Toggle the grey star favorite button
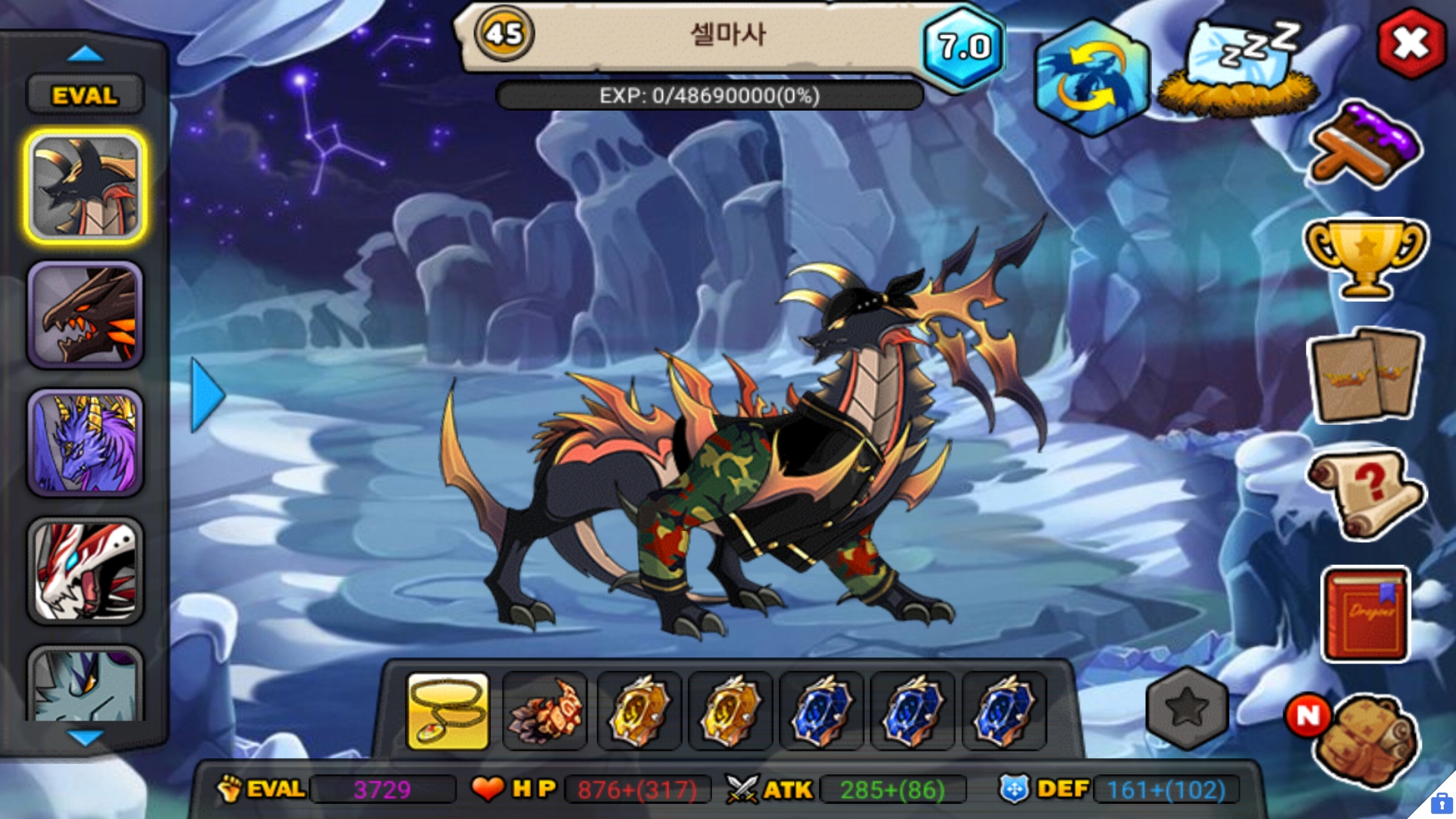 (1187, 709)
